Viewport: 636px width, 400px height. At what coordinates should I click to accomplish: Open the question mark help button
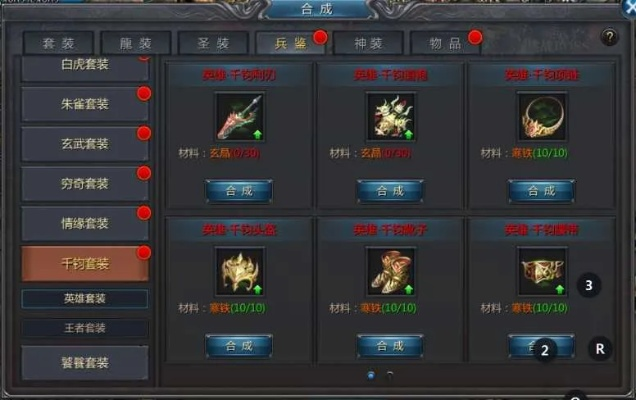point(609,37)
